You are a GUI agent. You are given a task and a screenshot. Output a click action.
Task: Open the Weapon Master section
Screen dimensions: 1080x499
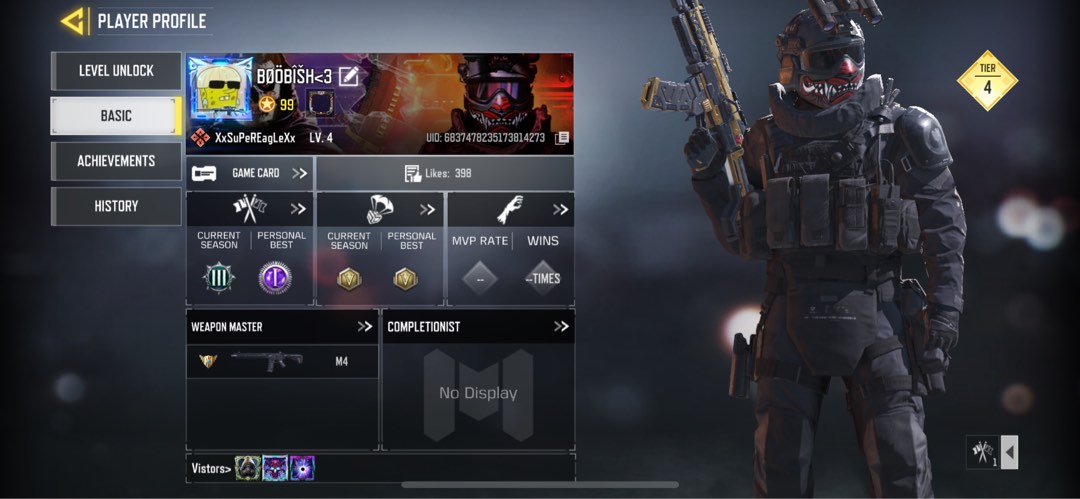click(364, 326)
